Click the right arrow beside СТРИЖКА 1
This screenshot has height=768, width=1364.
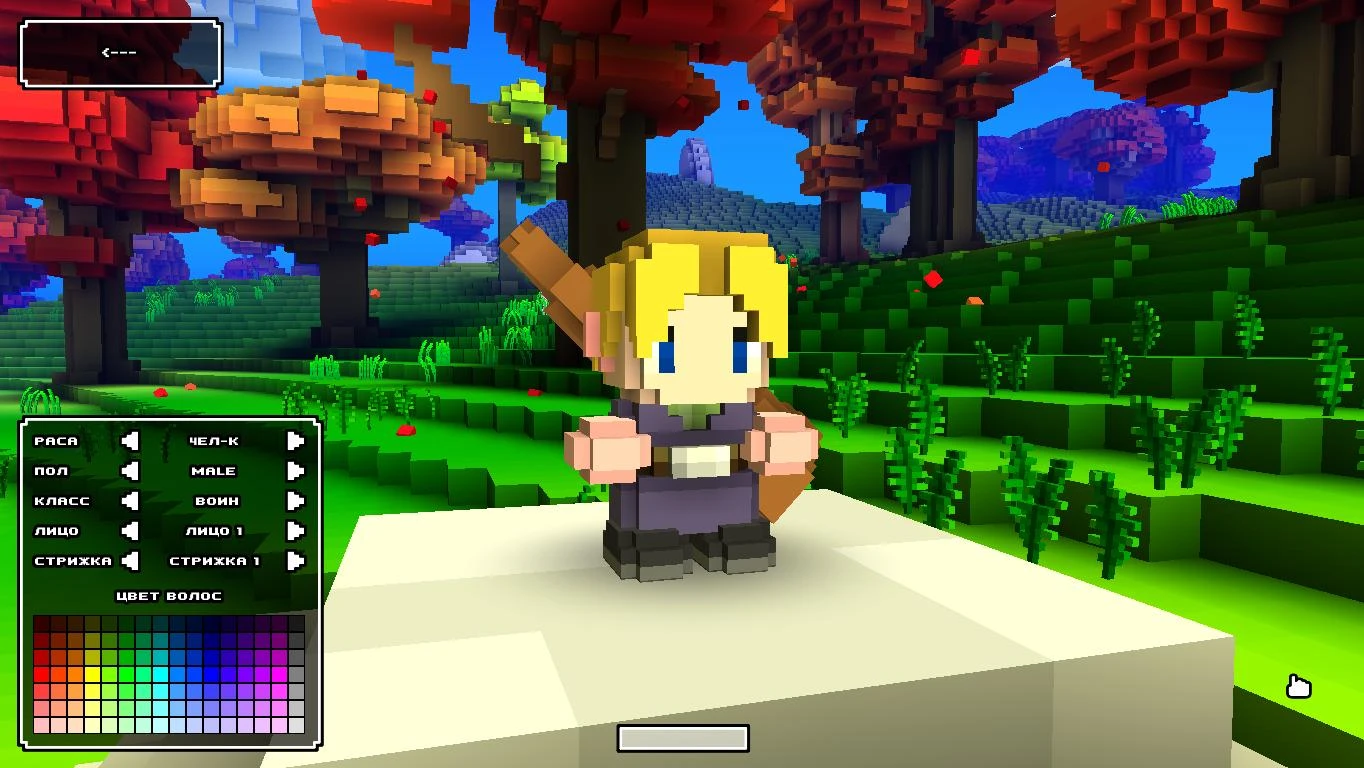(294, 560)
